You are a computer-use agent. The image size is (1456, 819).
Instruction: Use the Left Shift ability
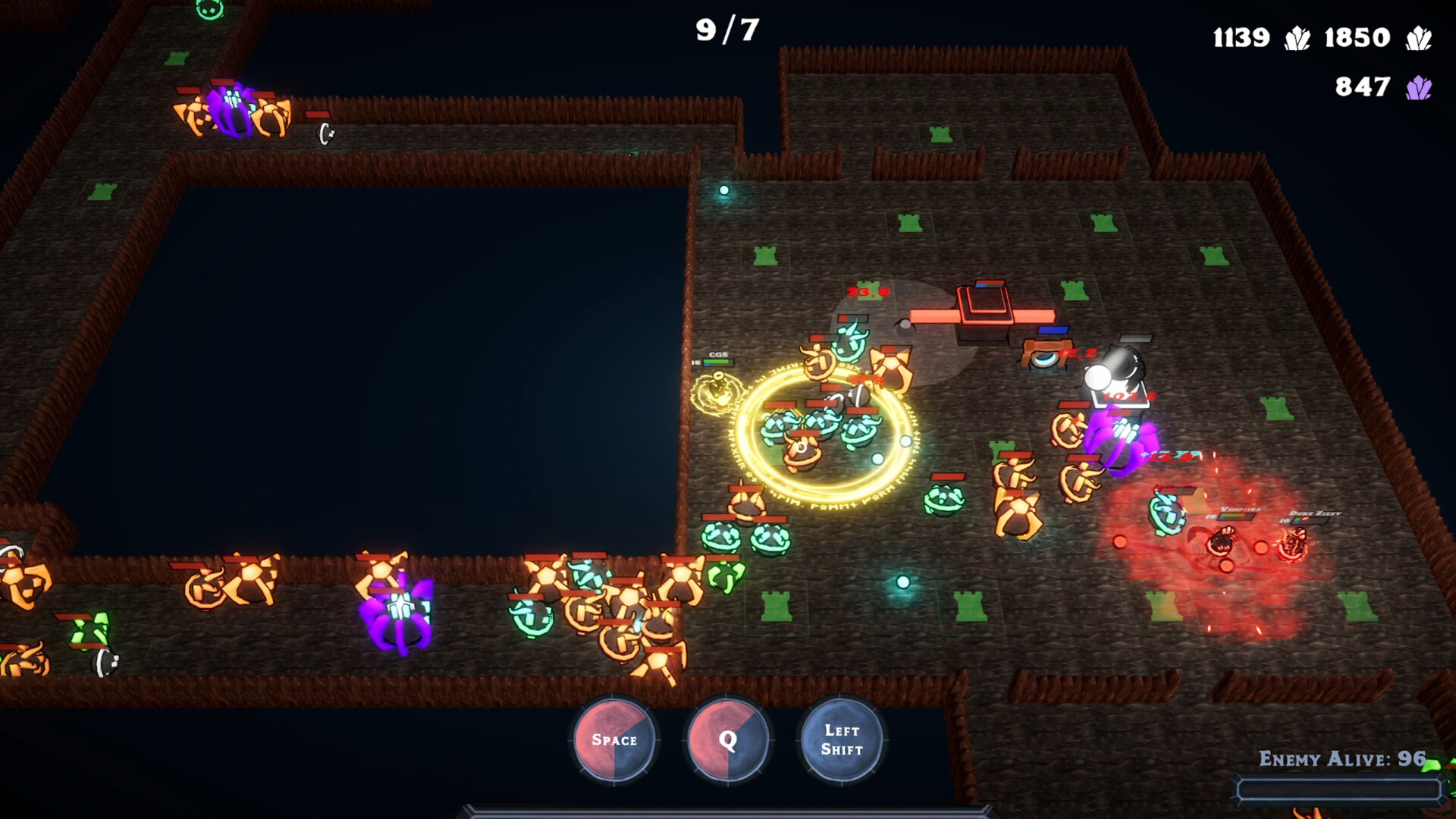(842, 739)
